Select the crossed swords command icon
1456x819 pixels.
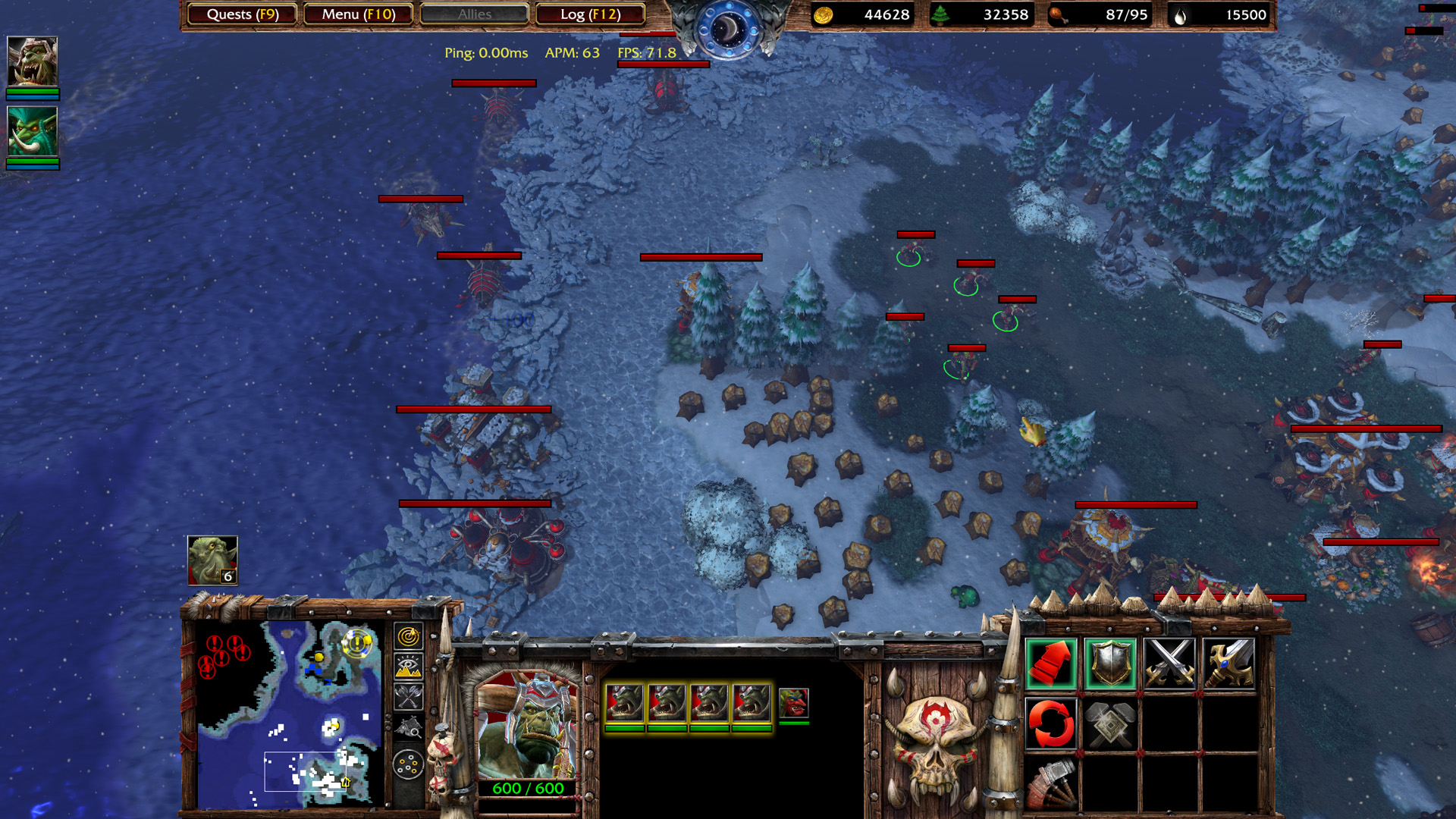pos(1169,664)
